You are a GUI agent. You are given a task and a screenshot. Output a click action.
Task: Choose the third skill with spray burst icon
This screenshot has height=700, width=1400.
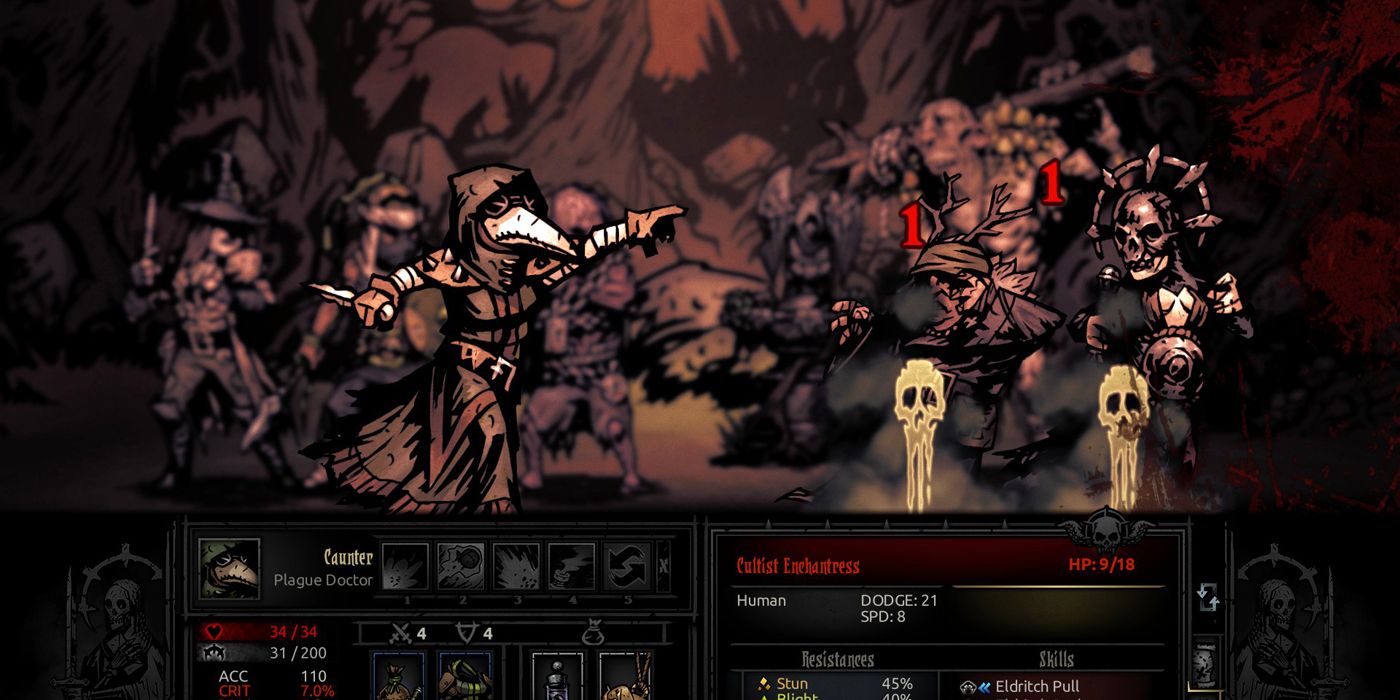tap(516, 567)
